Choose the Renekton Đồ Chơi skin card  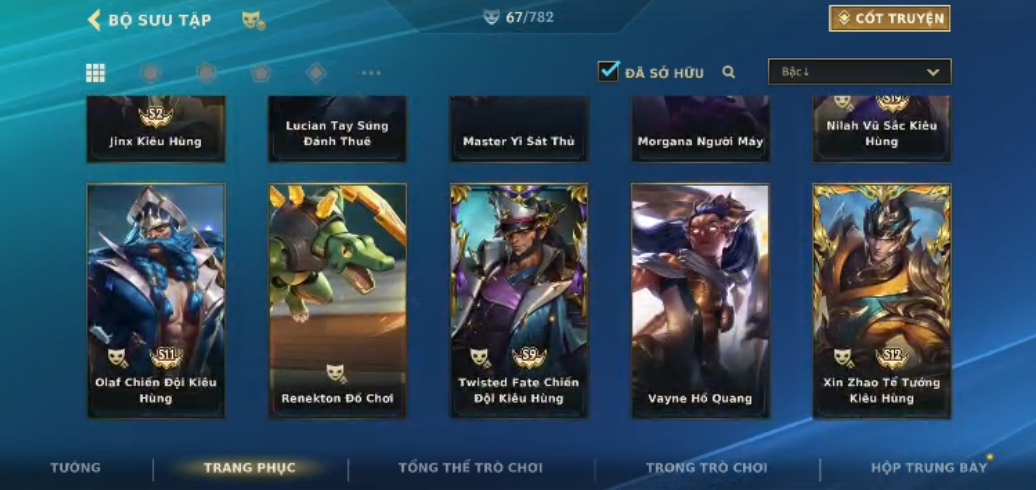coord(337,300)
